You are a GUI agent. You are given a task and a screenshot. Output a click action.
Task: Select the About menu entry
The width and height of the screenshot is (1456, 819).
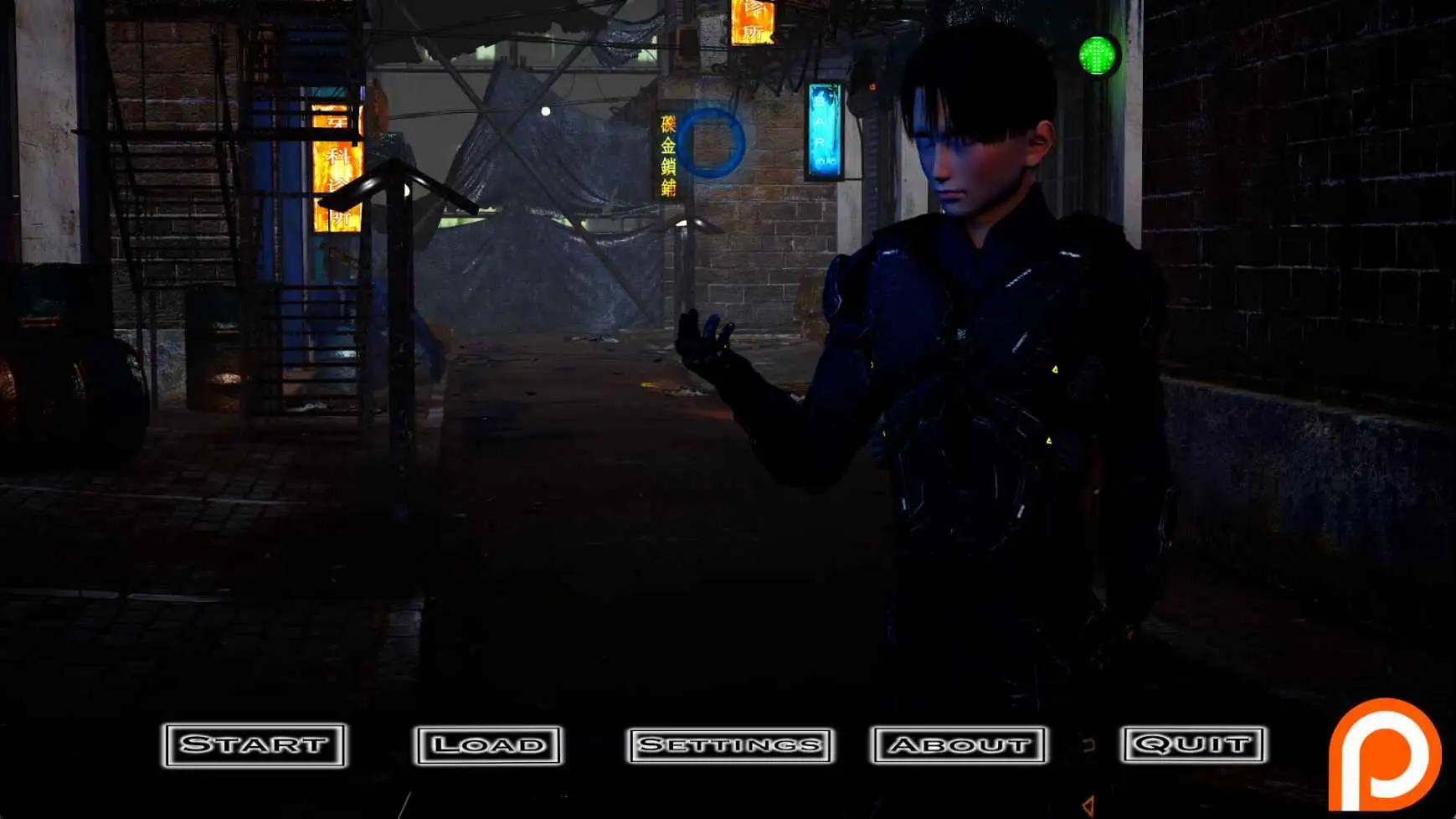tap(957, 744)
